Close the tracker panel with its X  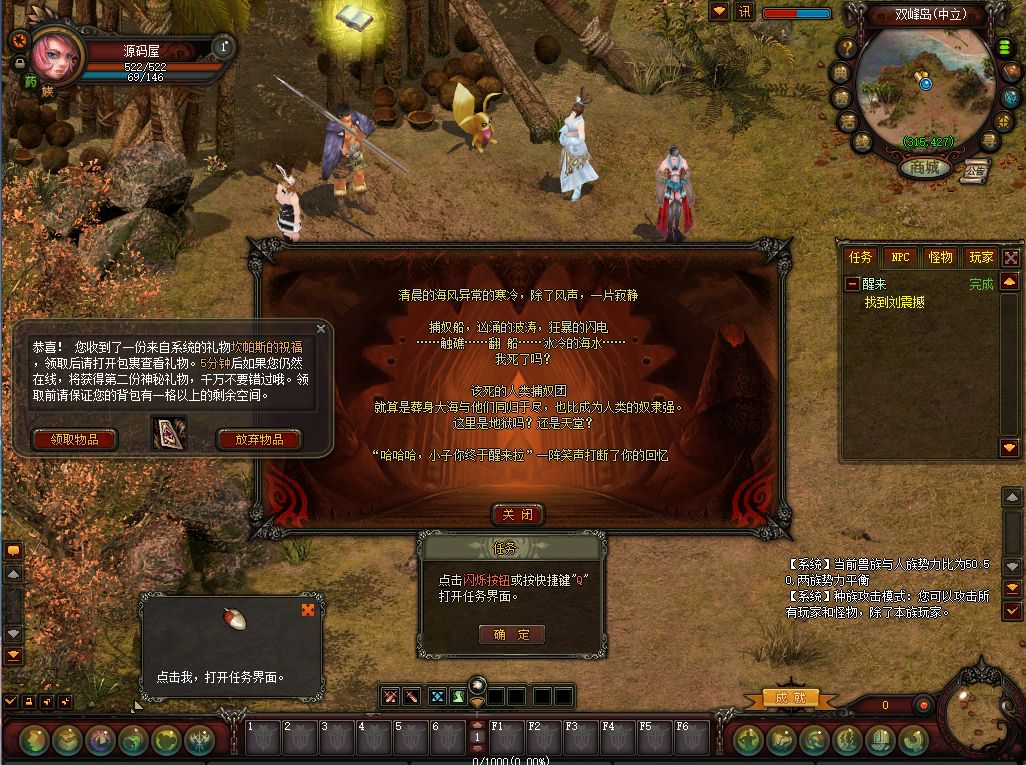[x=1010, y=257]
